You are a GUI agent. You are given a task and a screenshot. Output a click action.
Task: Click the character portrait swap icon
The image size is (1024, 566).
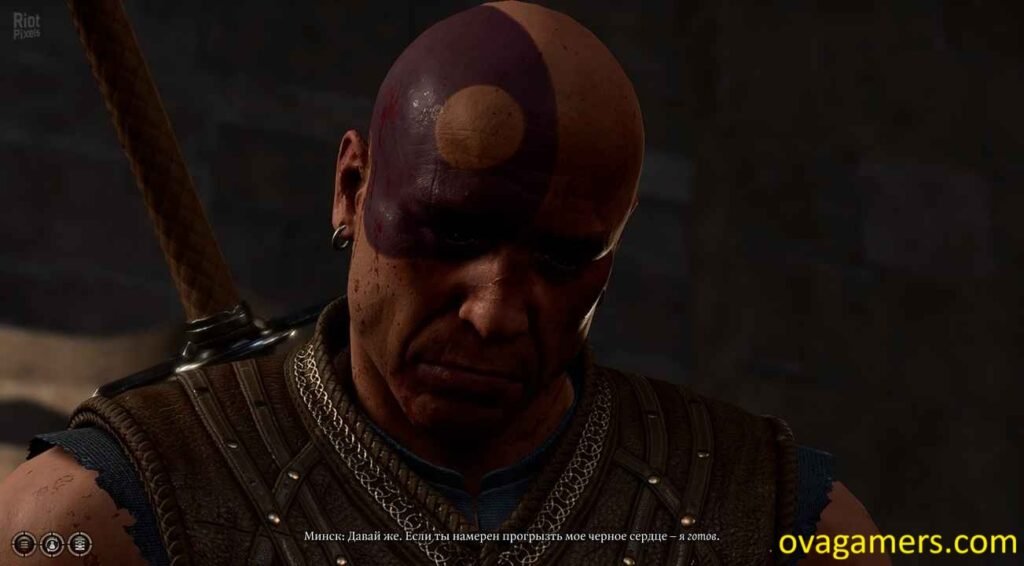(51, 544)
